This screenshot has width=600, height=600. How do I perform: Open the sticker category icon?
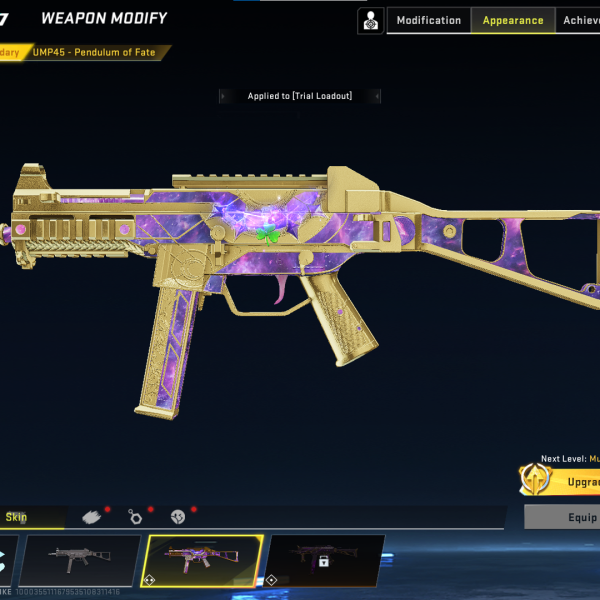(179, 516)
